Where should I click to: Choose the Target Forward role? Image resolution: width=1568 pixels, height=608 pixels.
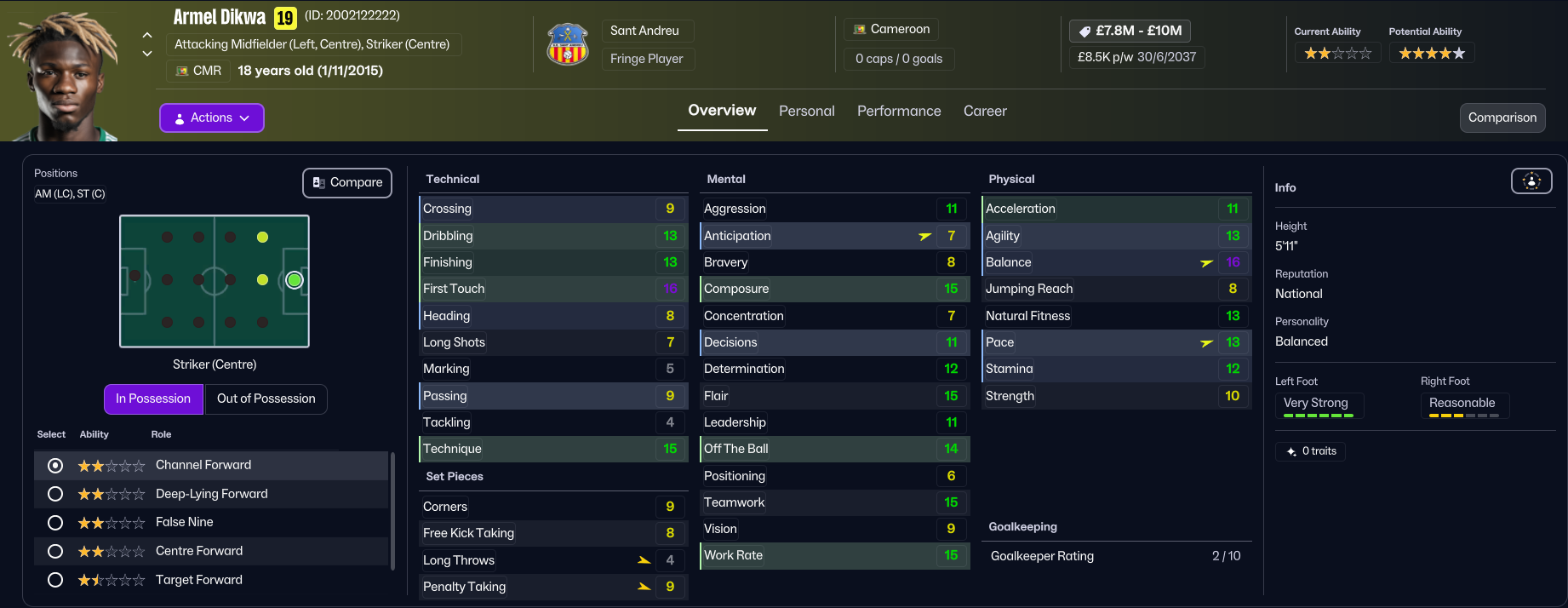55,580
